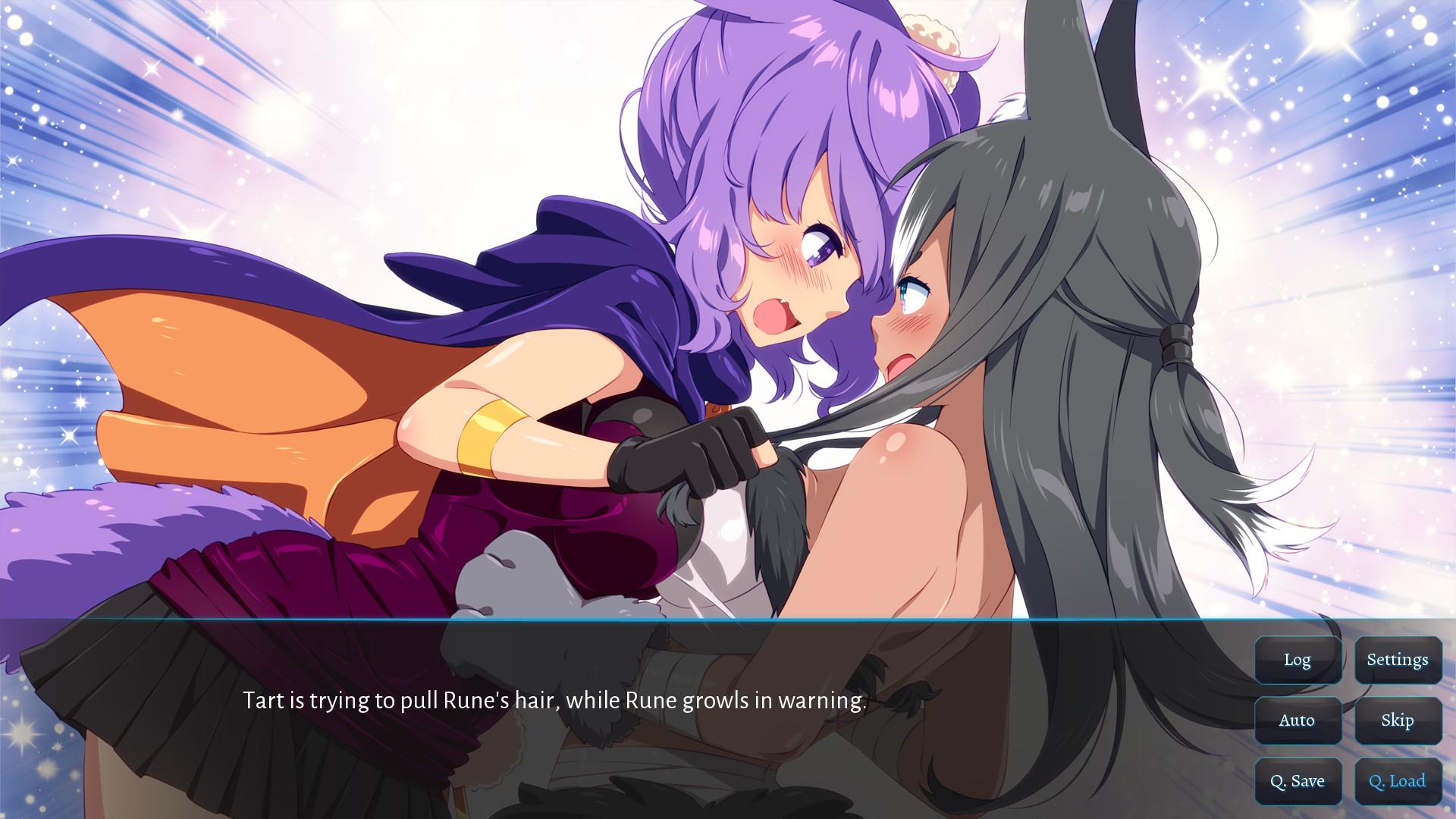Viewport: 1456px width, 819px height.
Task: Save progress using the quick save button
Action: pyautogui.click(x=1298, y=780)
